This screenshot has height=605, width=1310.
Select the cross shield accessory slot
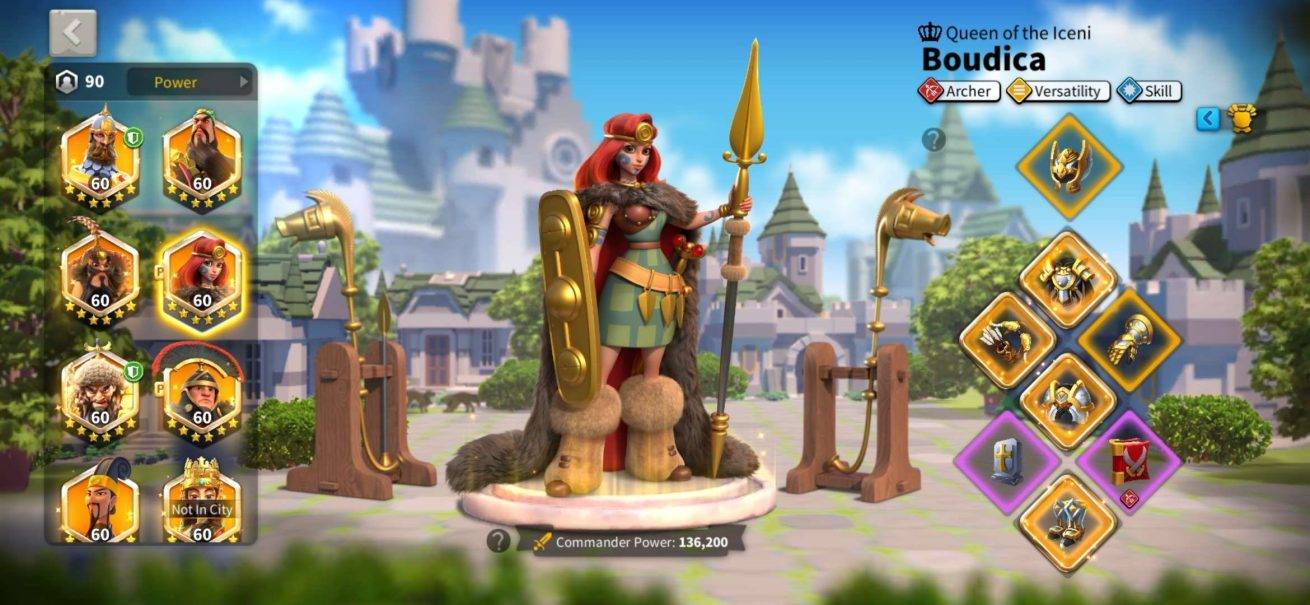pyautogui.click(x=1008, y=462)
